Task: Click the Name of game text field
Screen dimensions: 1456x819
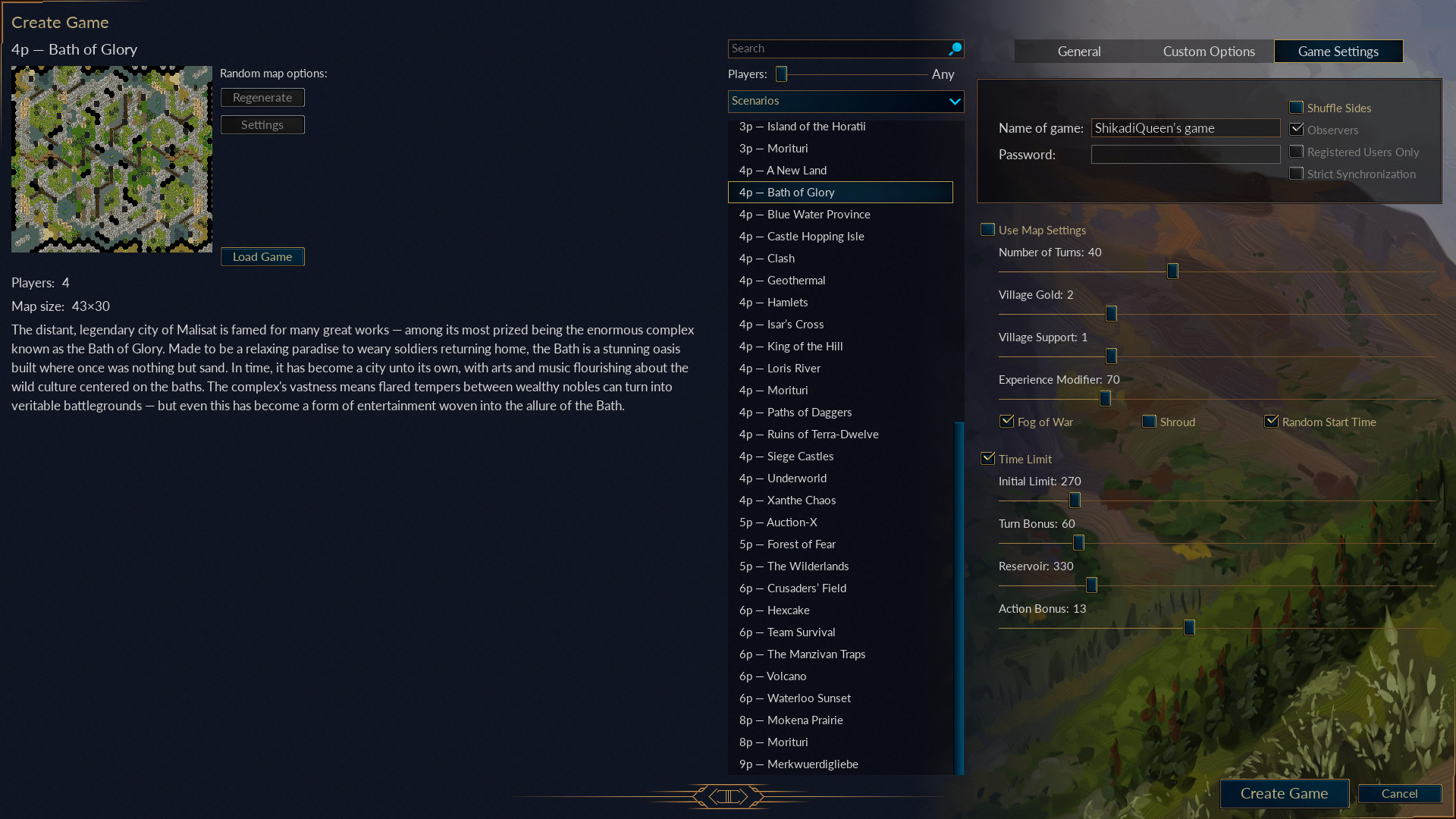Action: [1185, 128]
